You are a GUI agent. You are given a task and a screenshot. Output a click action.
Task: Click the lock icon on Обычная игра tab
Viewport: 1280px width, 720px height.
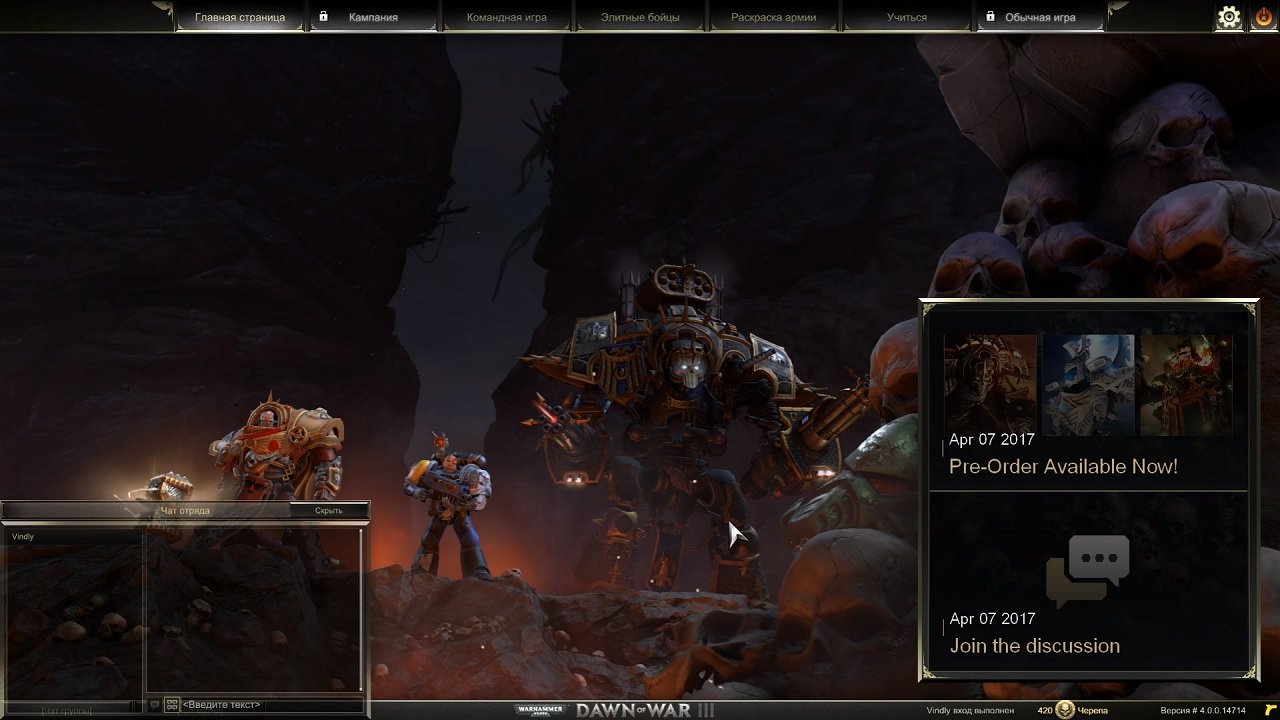(x=991, y=17)
